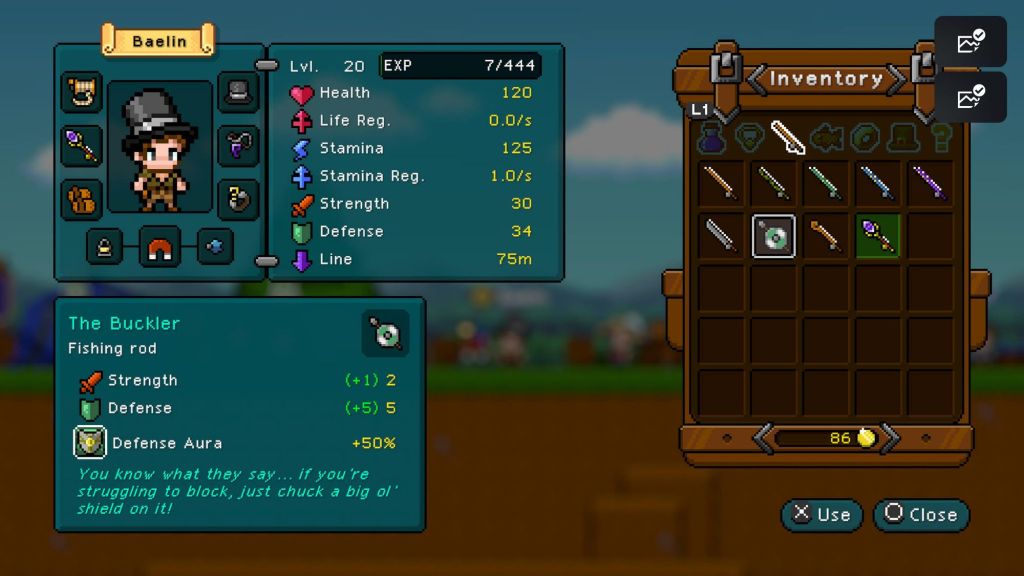Select the Buckler shield rod slot
This screenshot has width=1024, height=576.
coord(774,236)
